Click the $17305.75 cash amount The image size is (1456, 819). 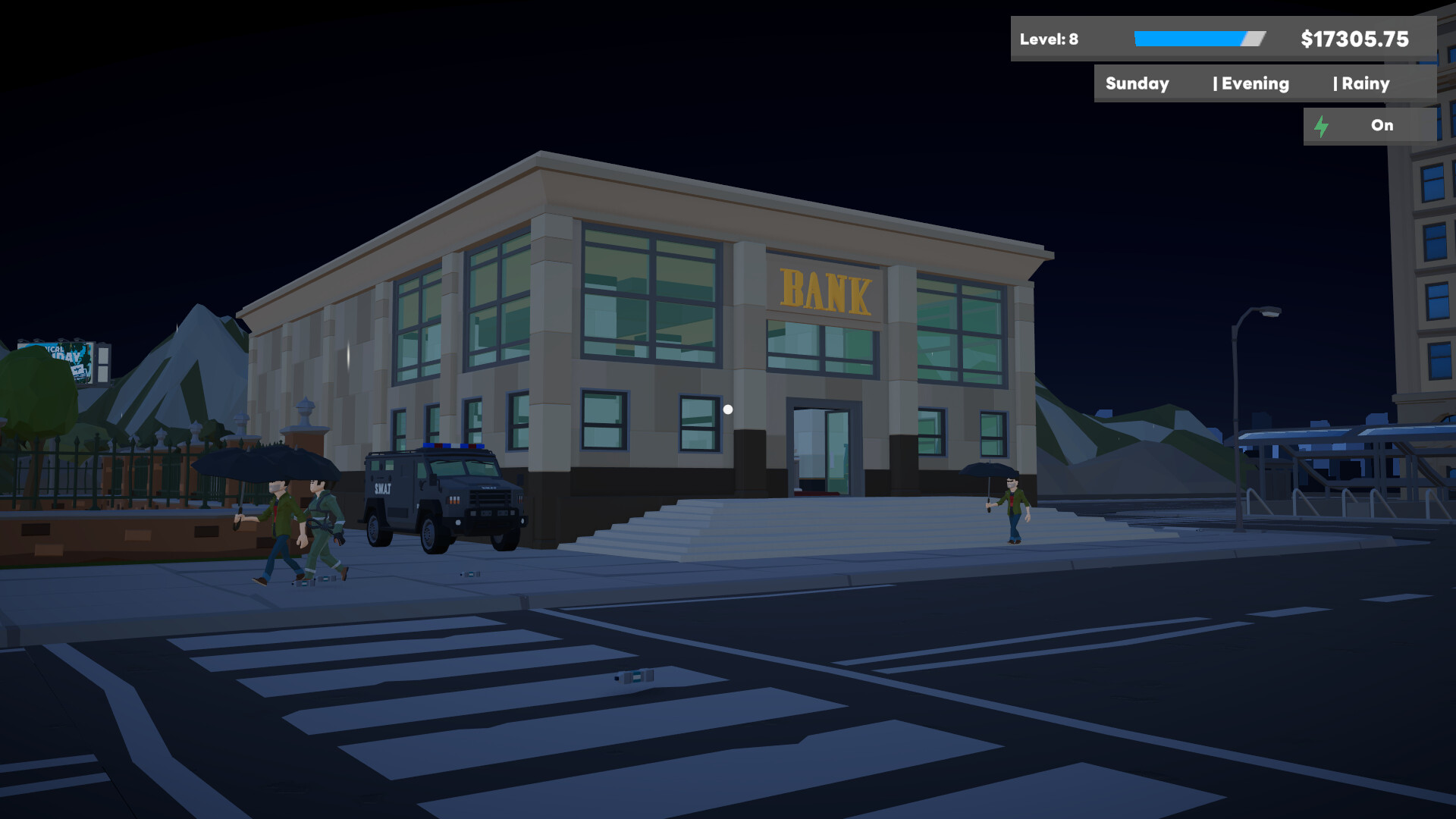[1354, 39]
